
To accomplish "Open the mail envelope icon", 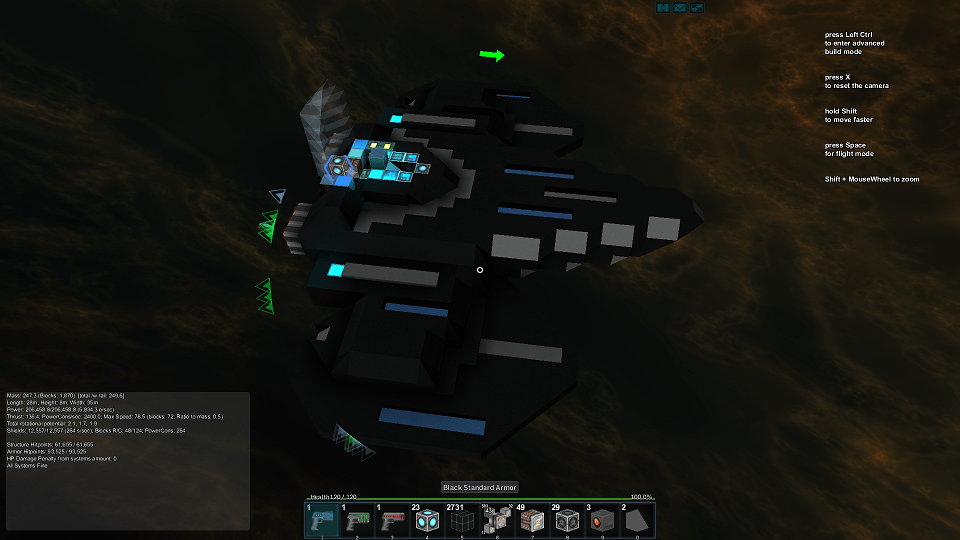I will click(680, 8).
